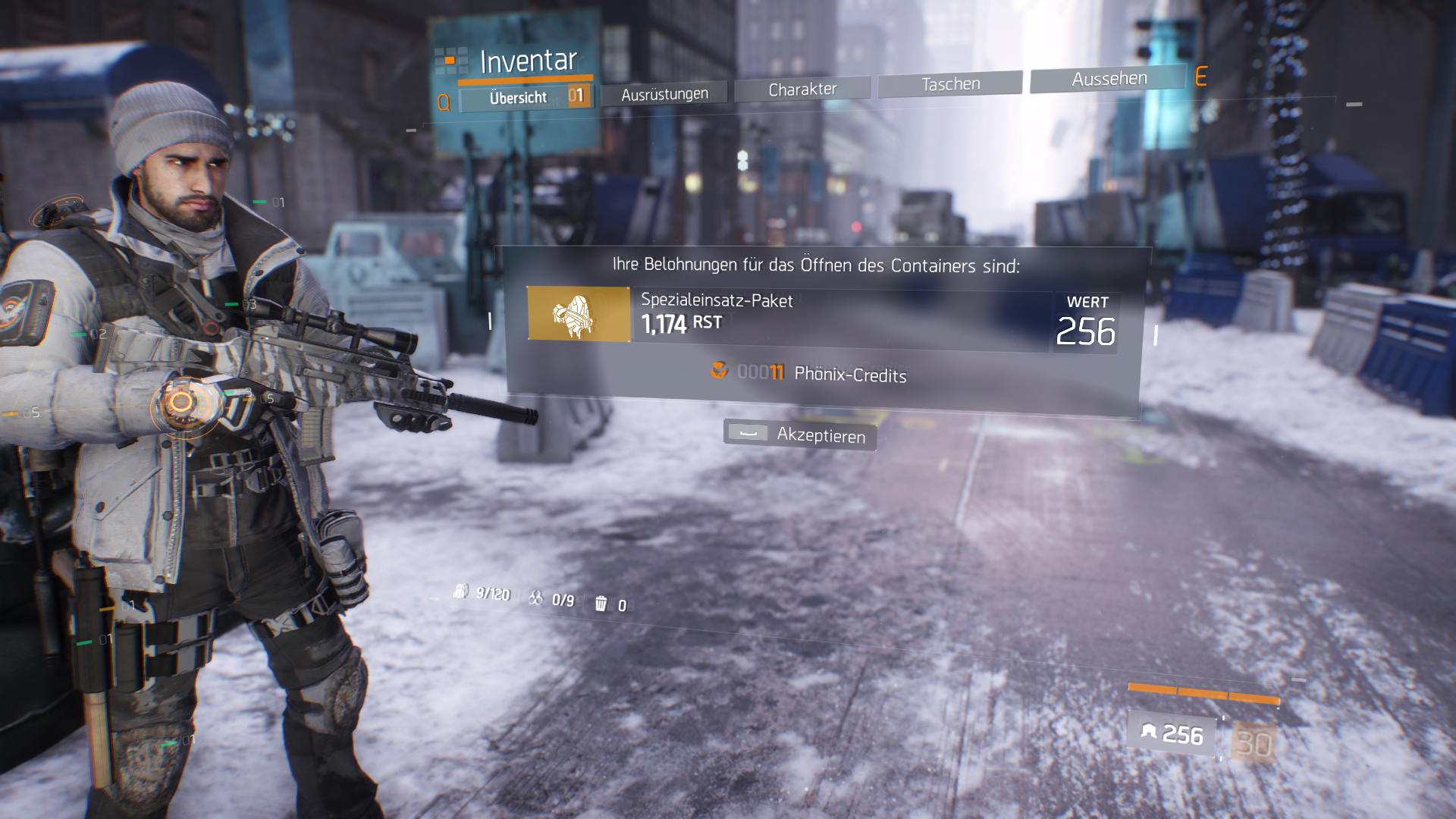Go to the Taschen tab
The height and width of the screenshot is (819, 1456).
(x=950, y=83)
